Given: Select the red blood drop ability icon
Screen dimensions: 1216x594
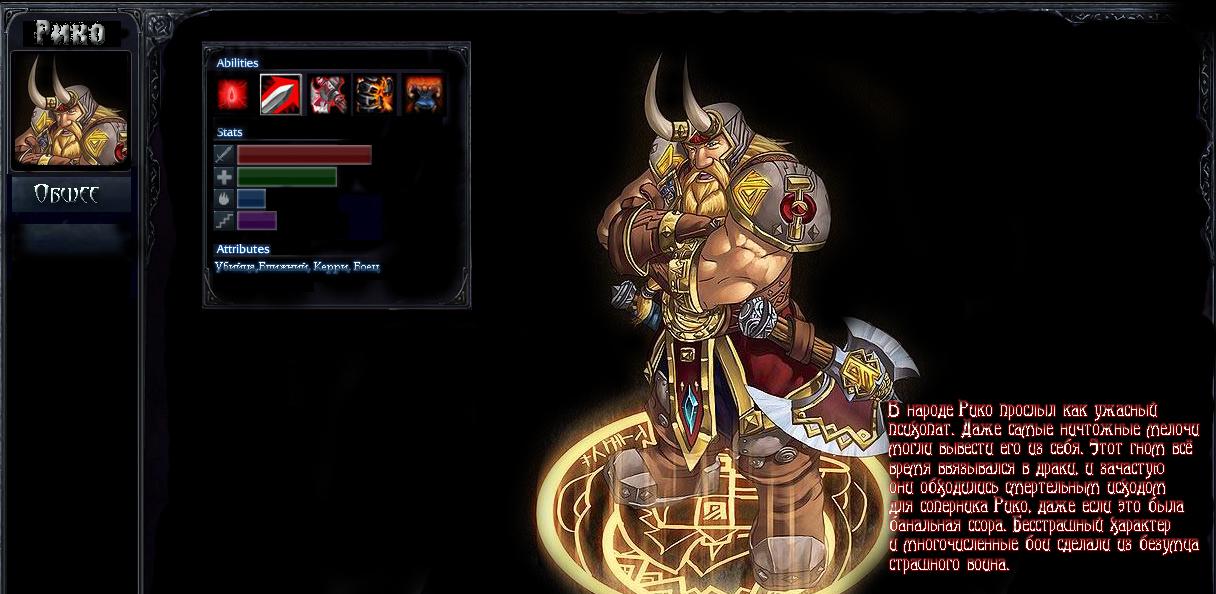Looking at the screenshot, I should tap(233, 95).
